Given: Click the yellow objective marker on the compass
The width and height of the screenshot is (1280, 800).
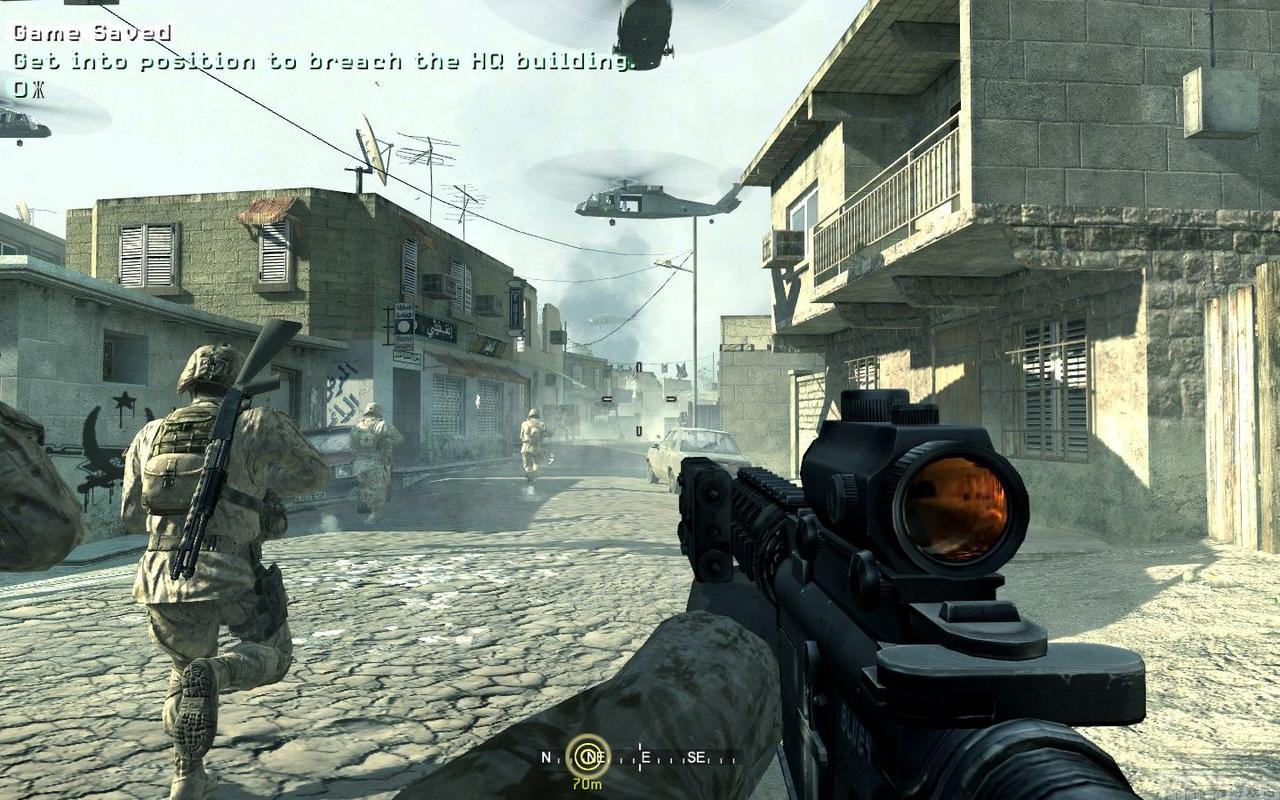Looking at the screenshot, I should pyautogui.click(x=587, y=756).
